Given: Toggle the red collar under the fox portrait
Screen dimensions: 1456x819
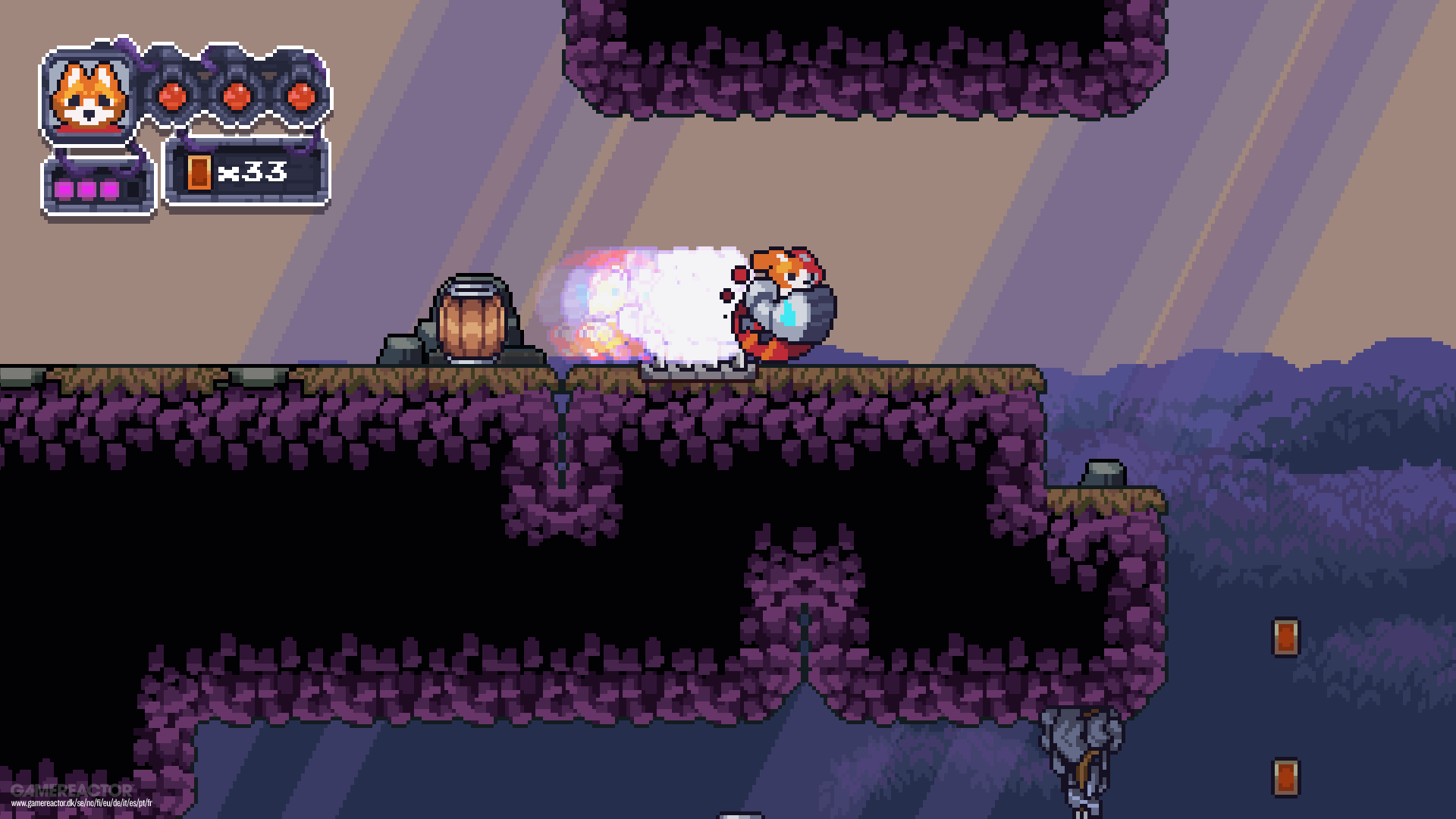Looking at the screenshot, I should point(88,130).
